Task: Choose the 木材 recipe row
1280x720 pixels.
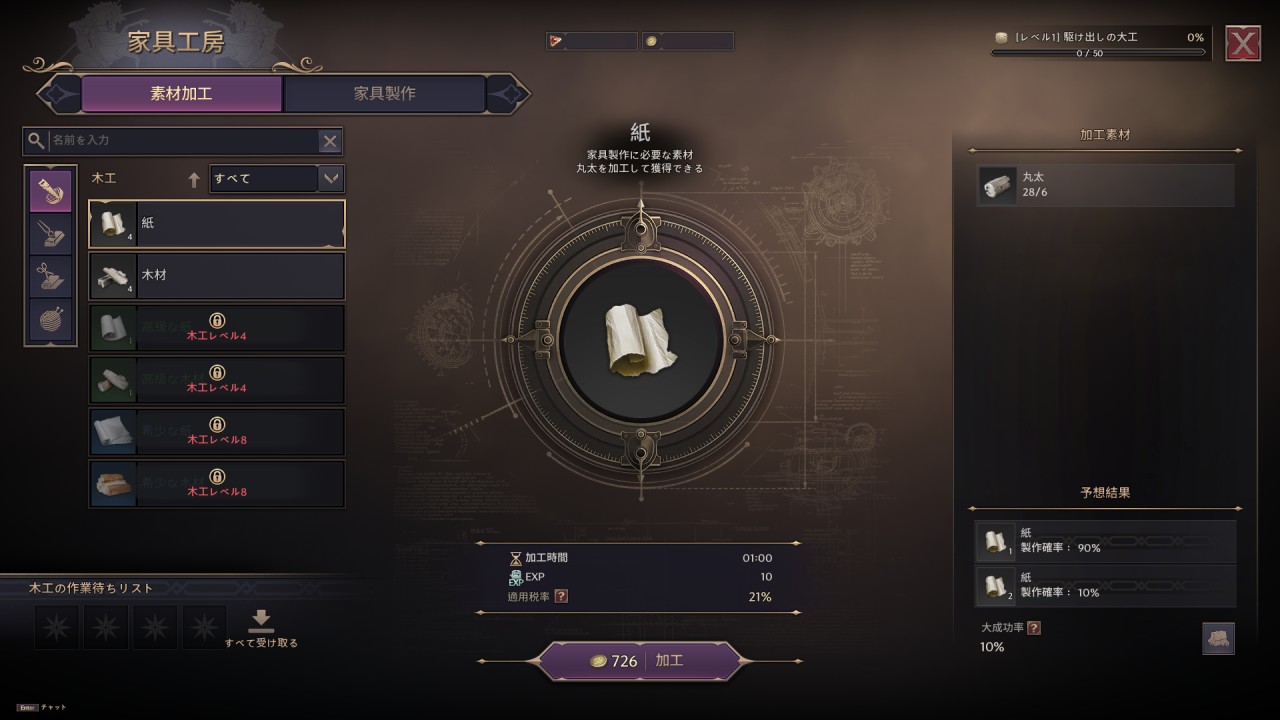Action: click(217, 276)
